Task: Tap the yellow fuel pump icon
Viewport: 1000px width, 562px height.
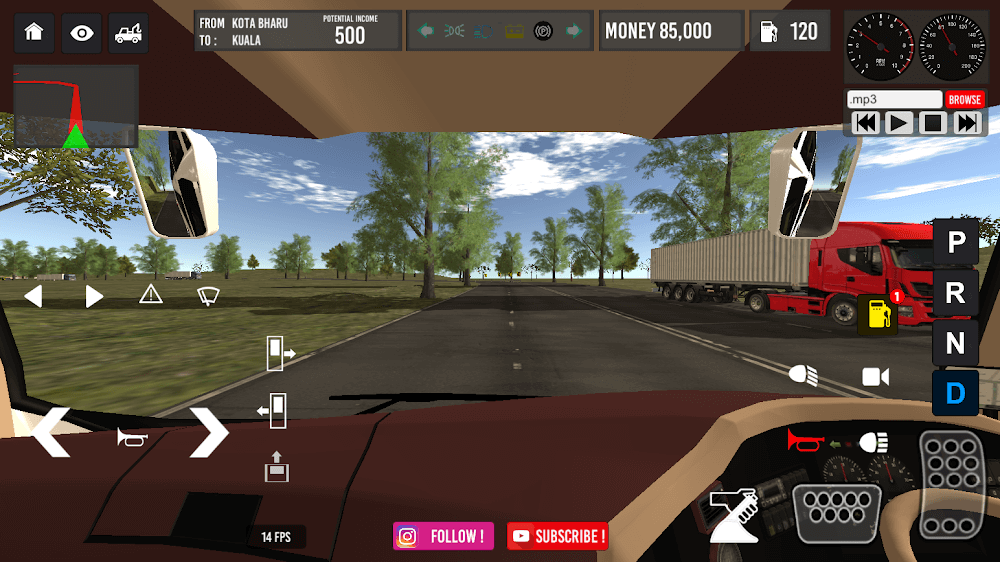Action: (x=877, y=314)
